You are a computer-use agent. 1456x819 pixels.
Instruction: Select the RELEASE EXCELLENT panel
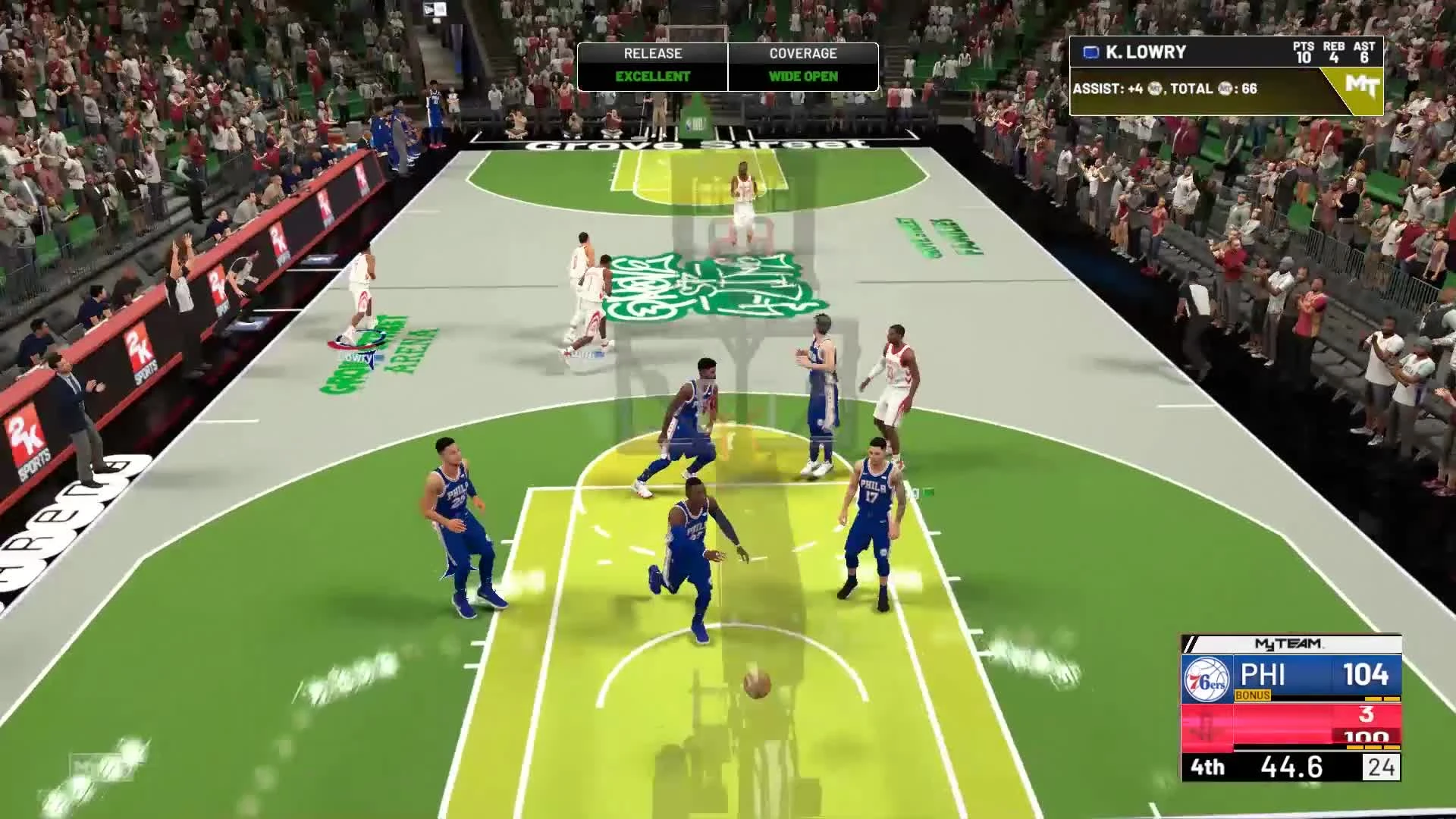pyautogui.click(x=652, y=64)
